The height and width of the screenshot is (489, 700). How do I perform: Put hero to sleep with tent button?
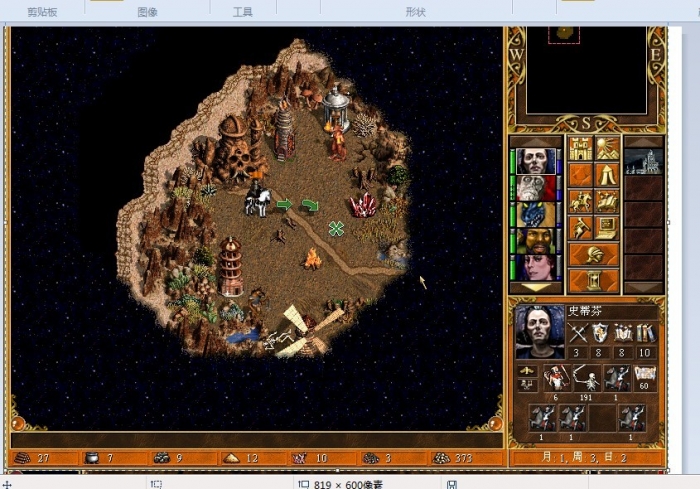click(x=606, y=176)
